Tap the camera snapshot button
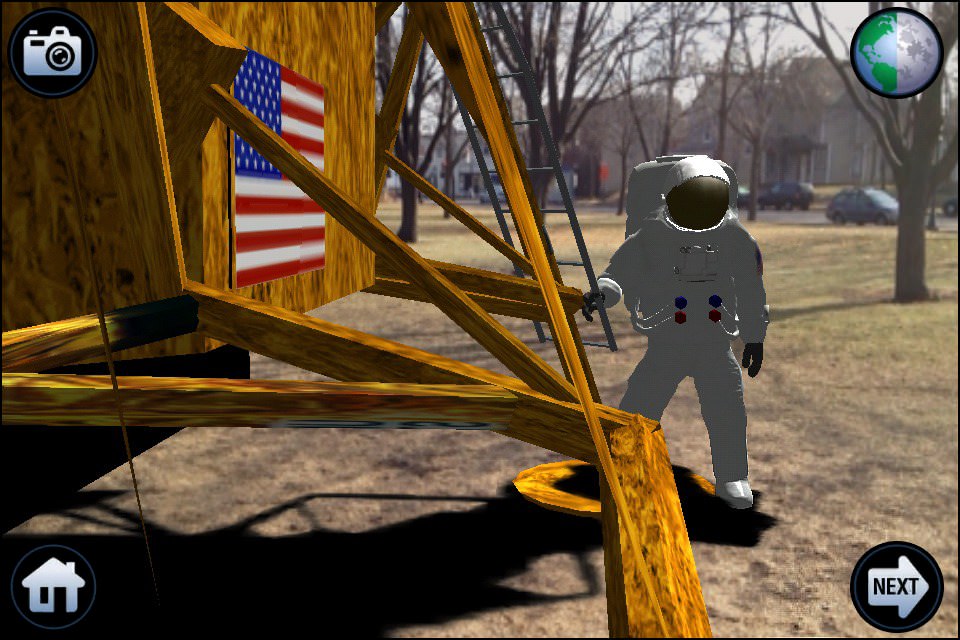 tap(52, 52)
